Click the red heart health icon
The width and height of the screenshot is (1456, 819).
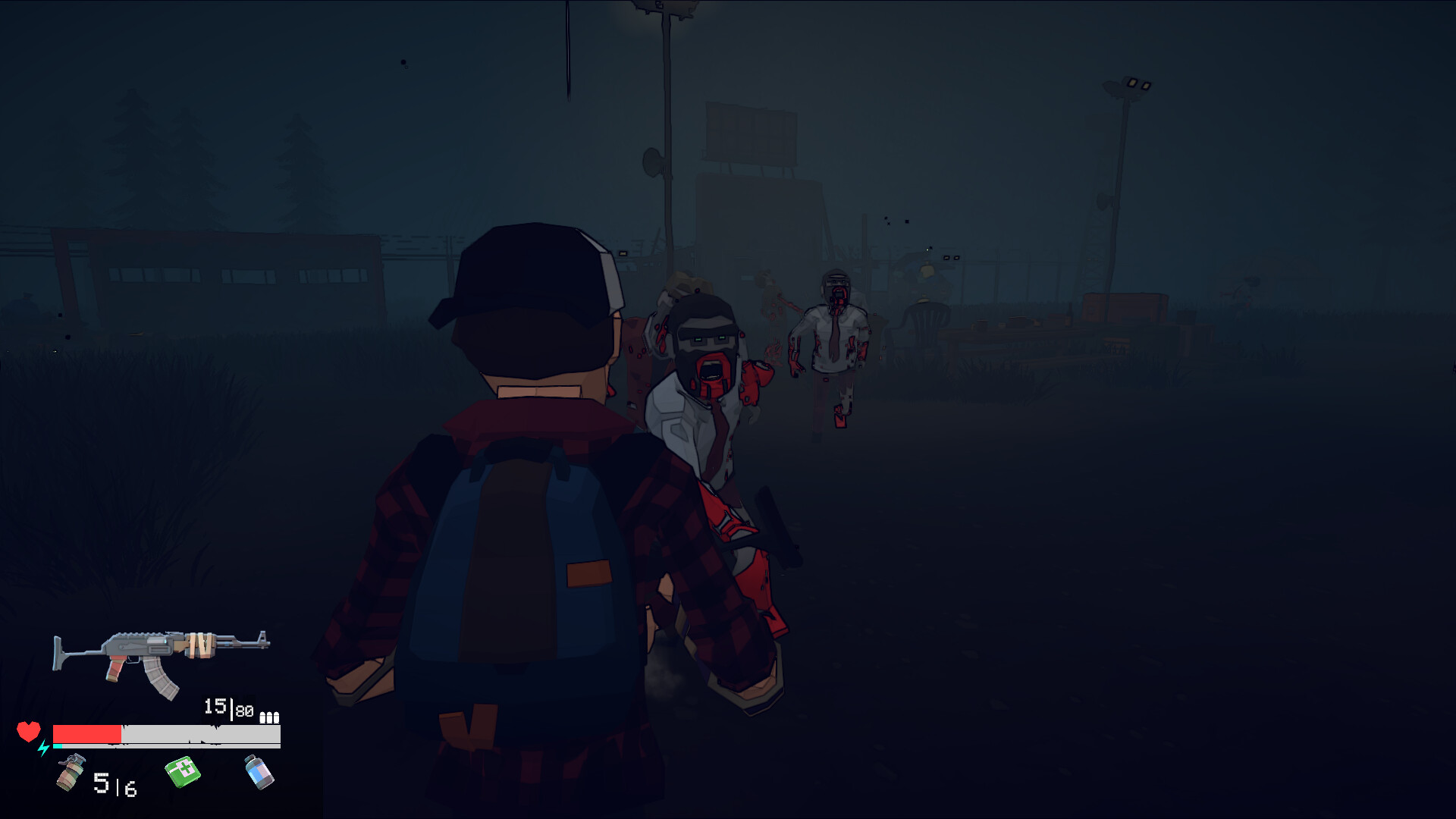pyautogui.click(x=29, y=732)
